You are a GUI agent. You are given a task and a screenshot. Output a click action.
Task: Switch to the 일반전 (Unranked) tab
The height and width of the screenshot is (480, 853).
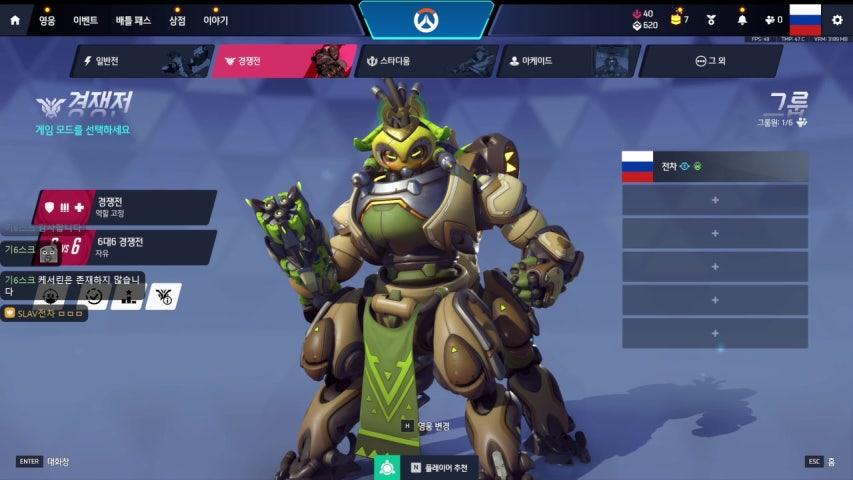[140, 61]
